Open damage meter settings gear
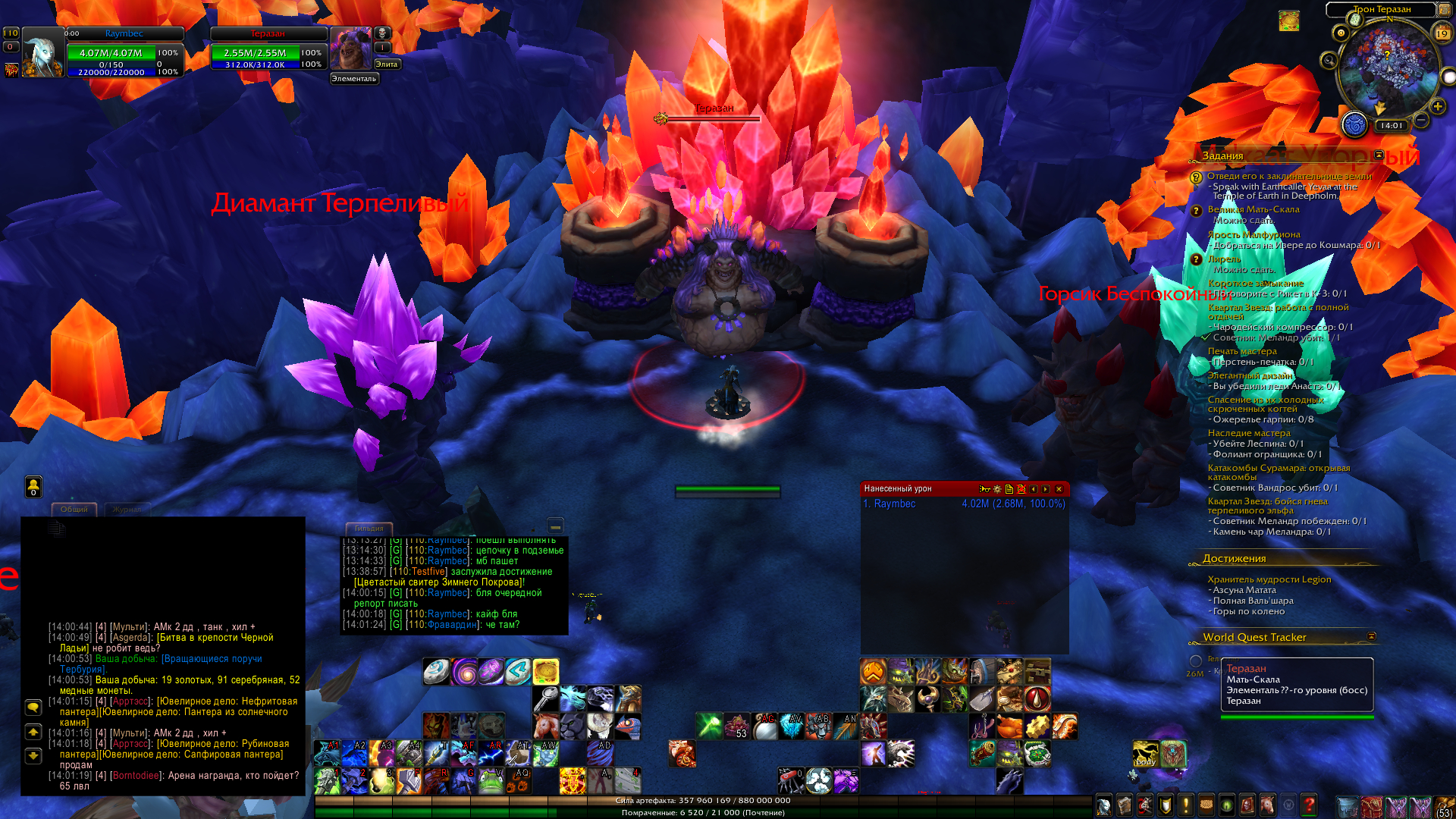 tap(997, 489)
